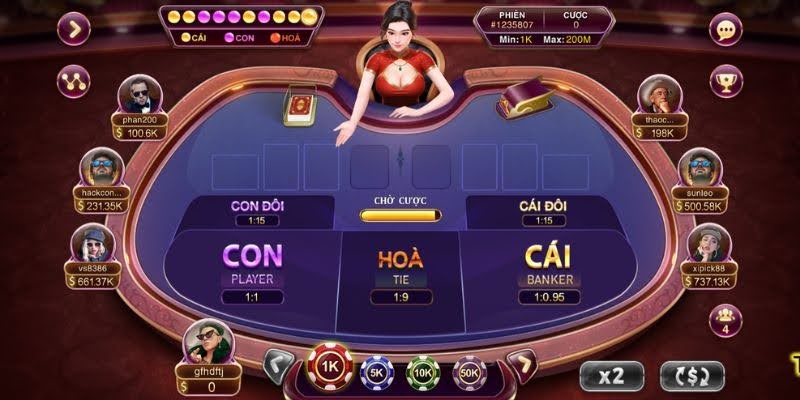Open the three-dot network icon
The height and width of the screenshot is (400, 800).
point(74,78)
